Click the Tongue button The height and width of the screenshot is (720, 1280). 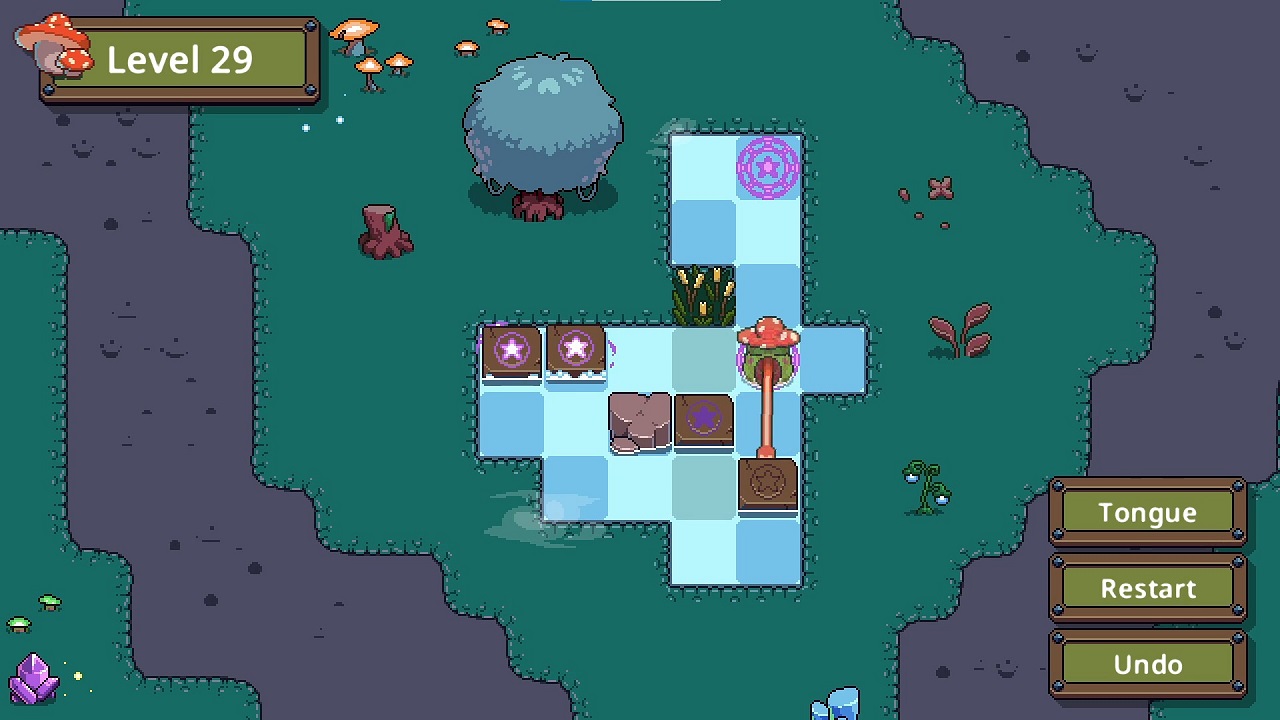click(x=1147, y=512)
